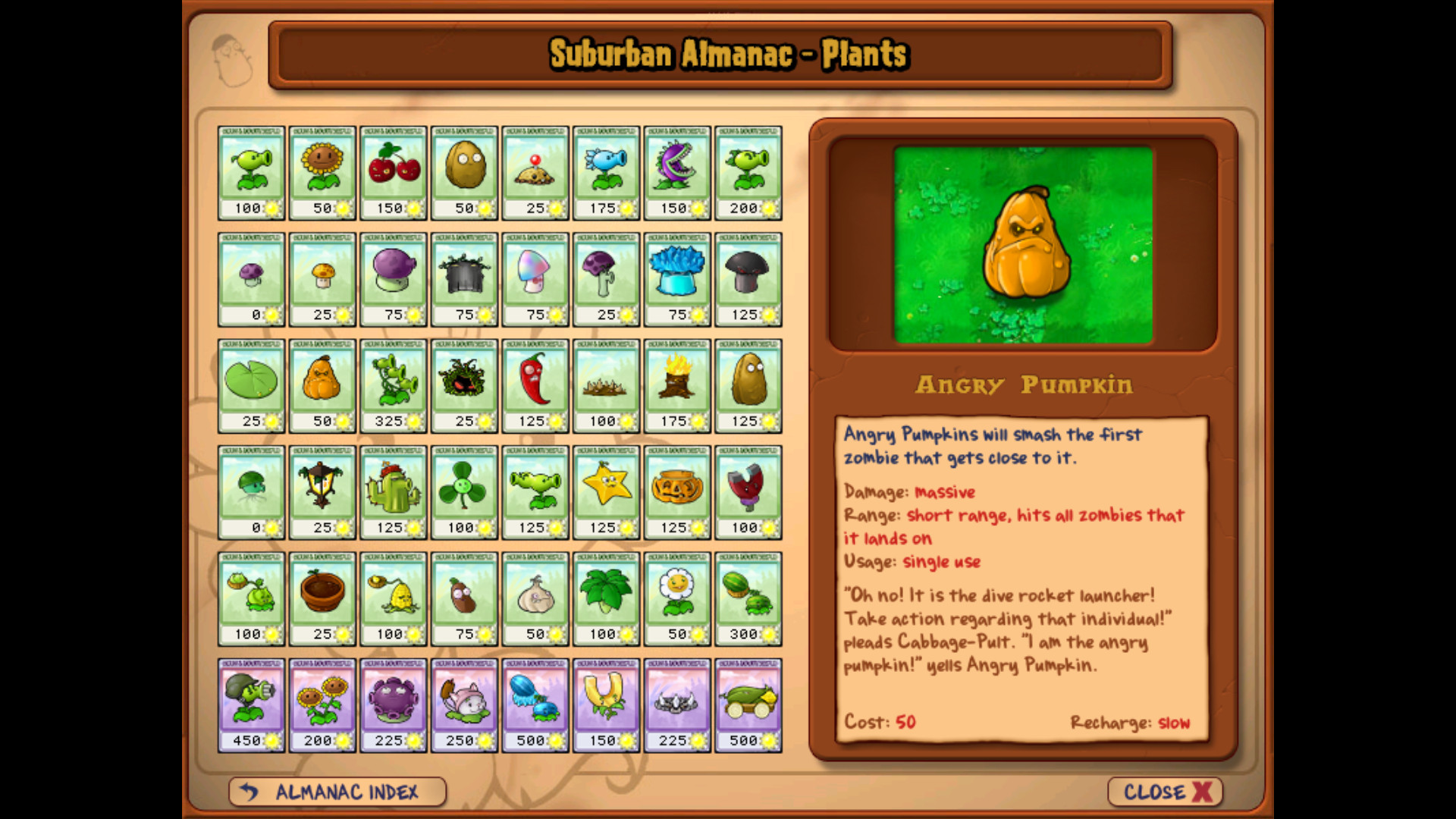View the Torchwood plant card

point(677,386)
